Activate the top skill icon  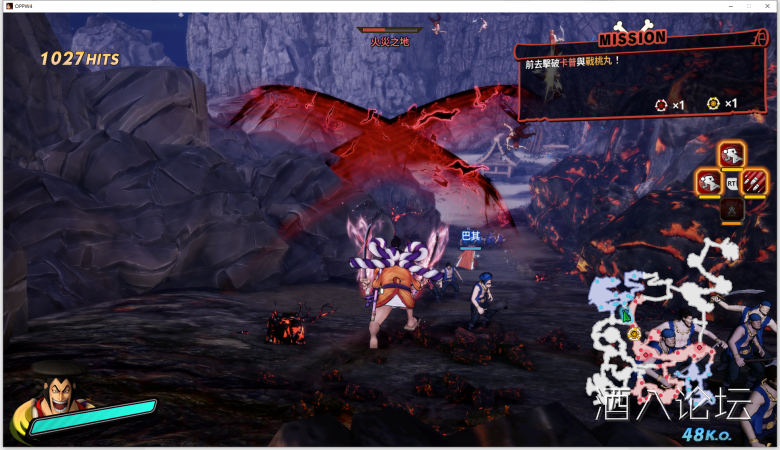click(x=731, y=155)
